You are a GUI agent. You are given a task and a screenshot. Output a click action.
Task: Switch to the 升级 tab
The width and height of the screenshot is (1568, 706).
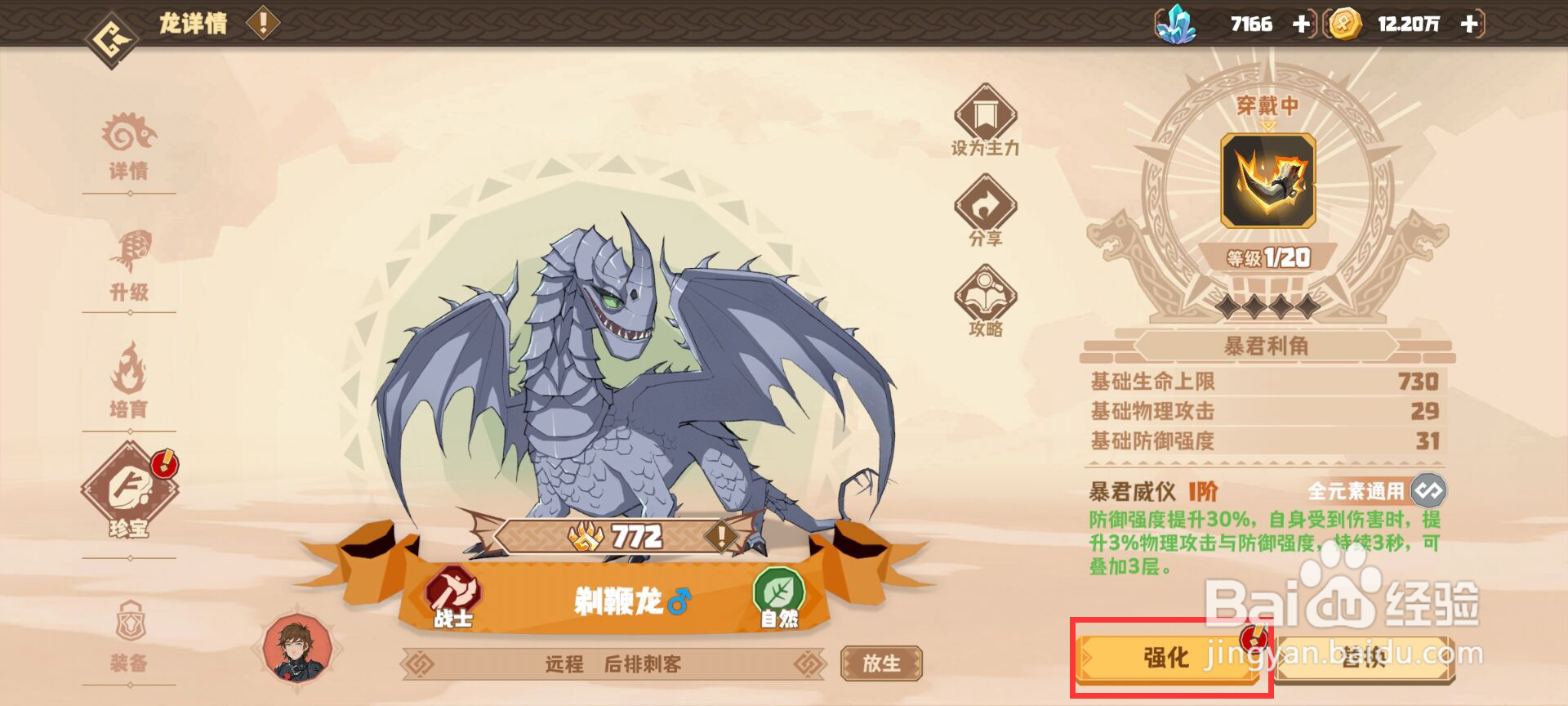[x=131, y=266]
